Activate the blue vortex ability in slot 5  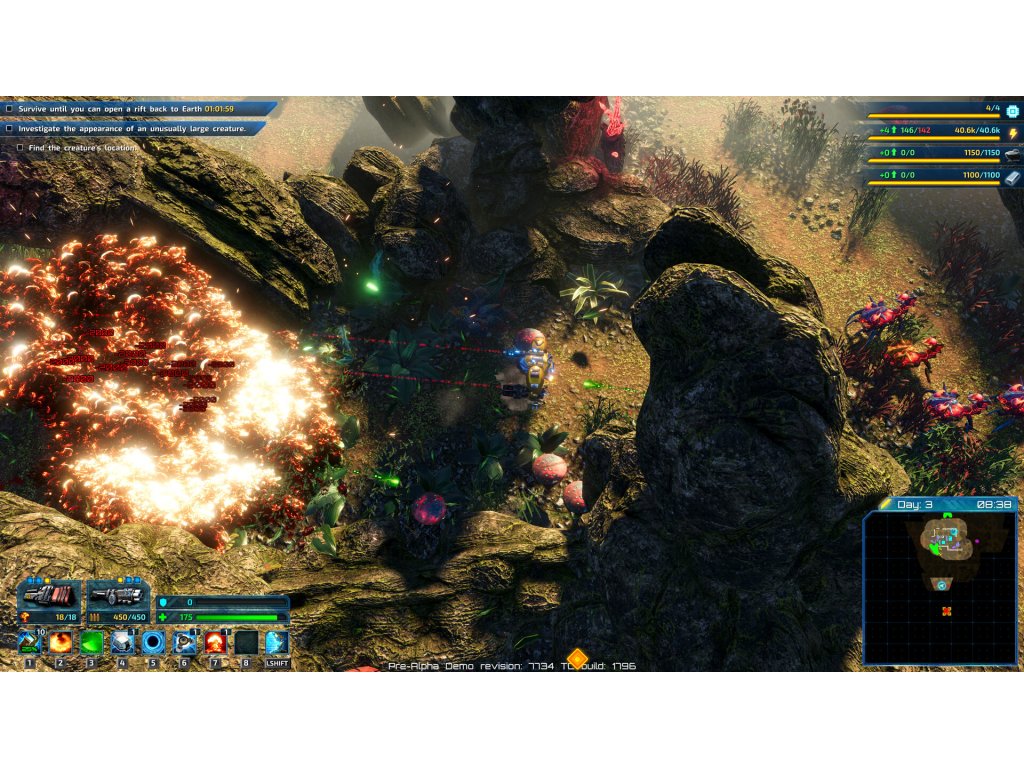[x=153, y=642]
